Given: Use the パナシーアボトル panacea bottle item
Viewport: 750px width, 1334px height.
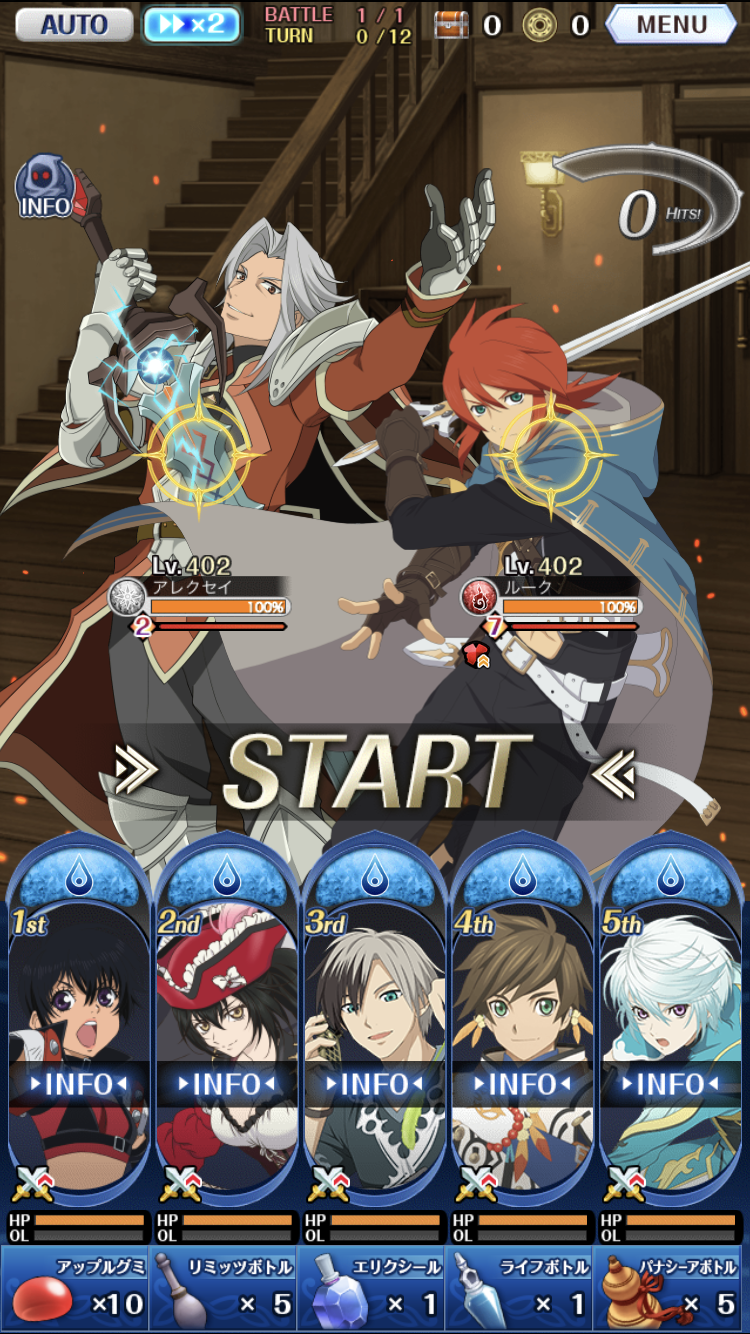Looking at the screenshot, I should pos(671,1290).
